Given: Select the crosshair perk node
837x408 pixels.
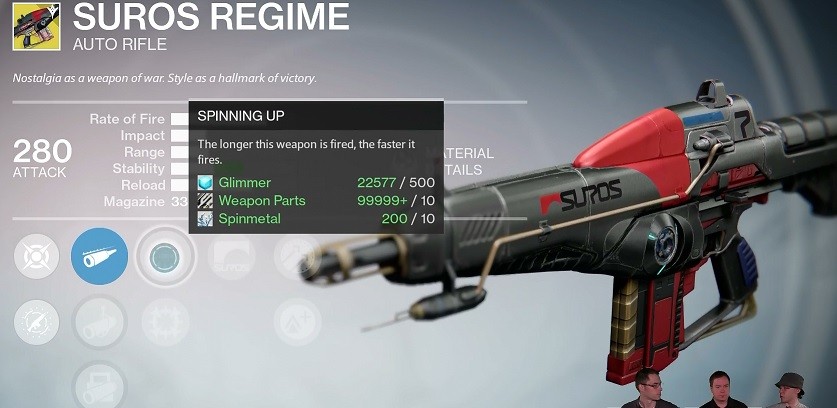Looking at the screenshot, I should 36,257.
